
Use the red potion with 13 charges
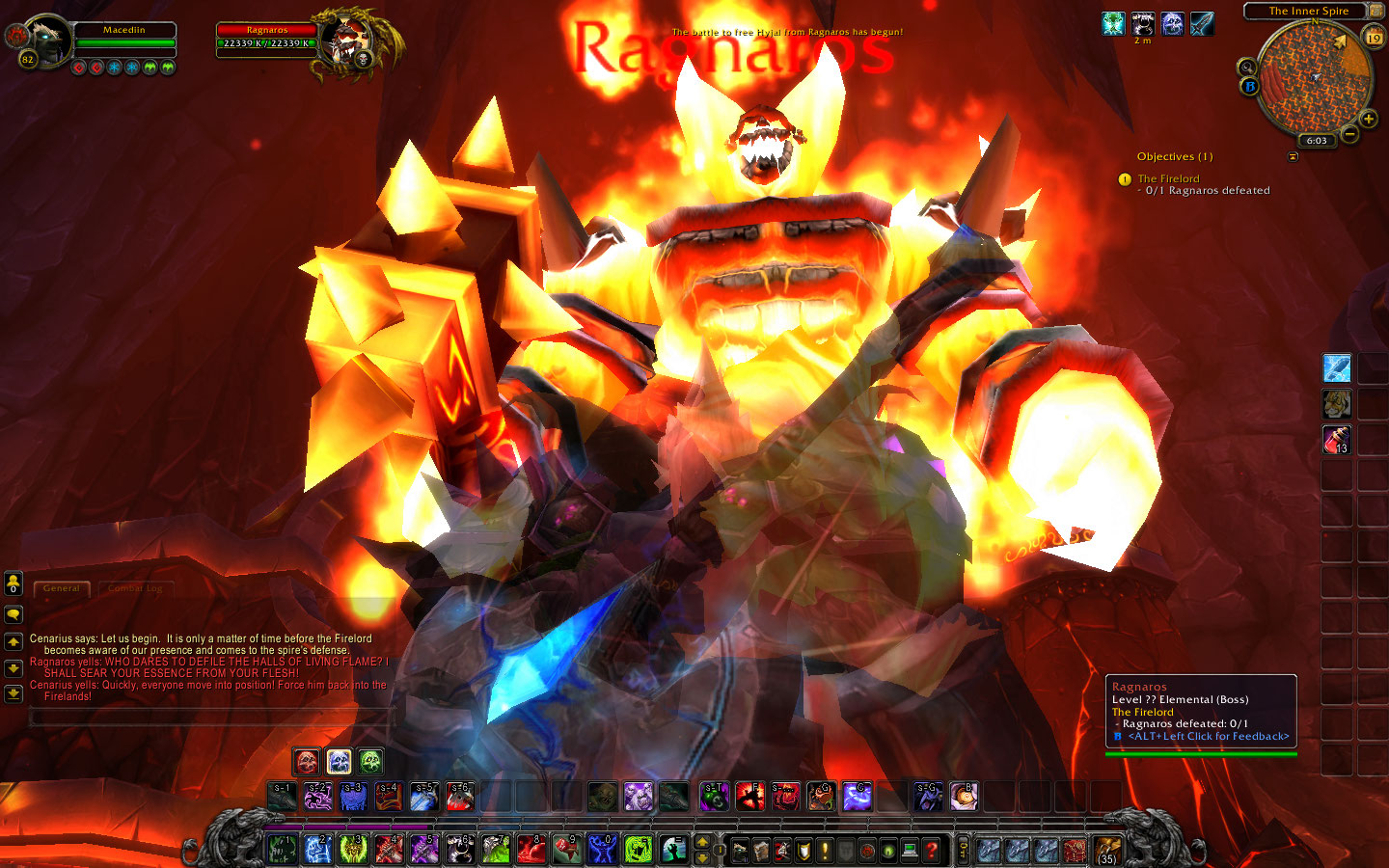(x=1336, y=440)
